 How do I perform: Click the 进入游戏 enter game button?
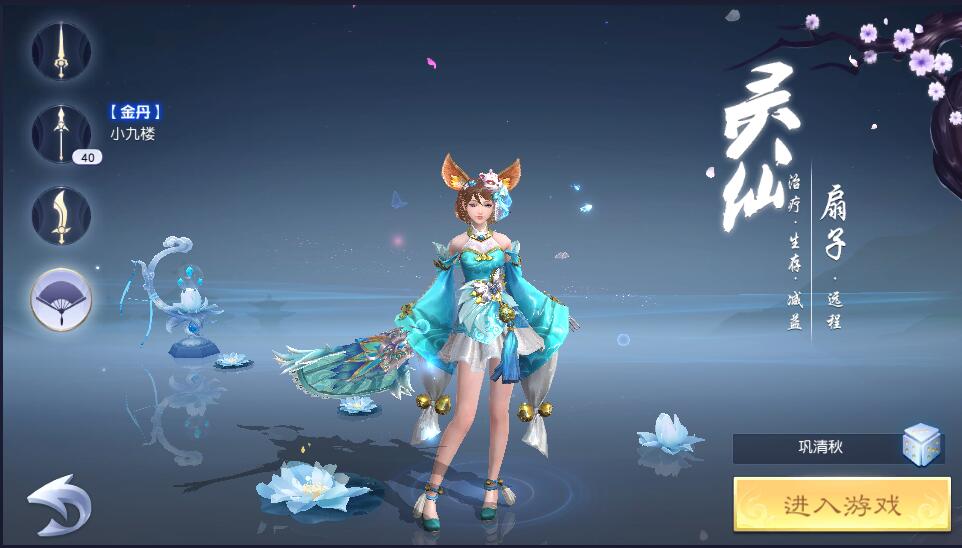842,504
